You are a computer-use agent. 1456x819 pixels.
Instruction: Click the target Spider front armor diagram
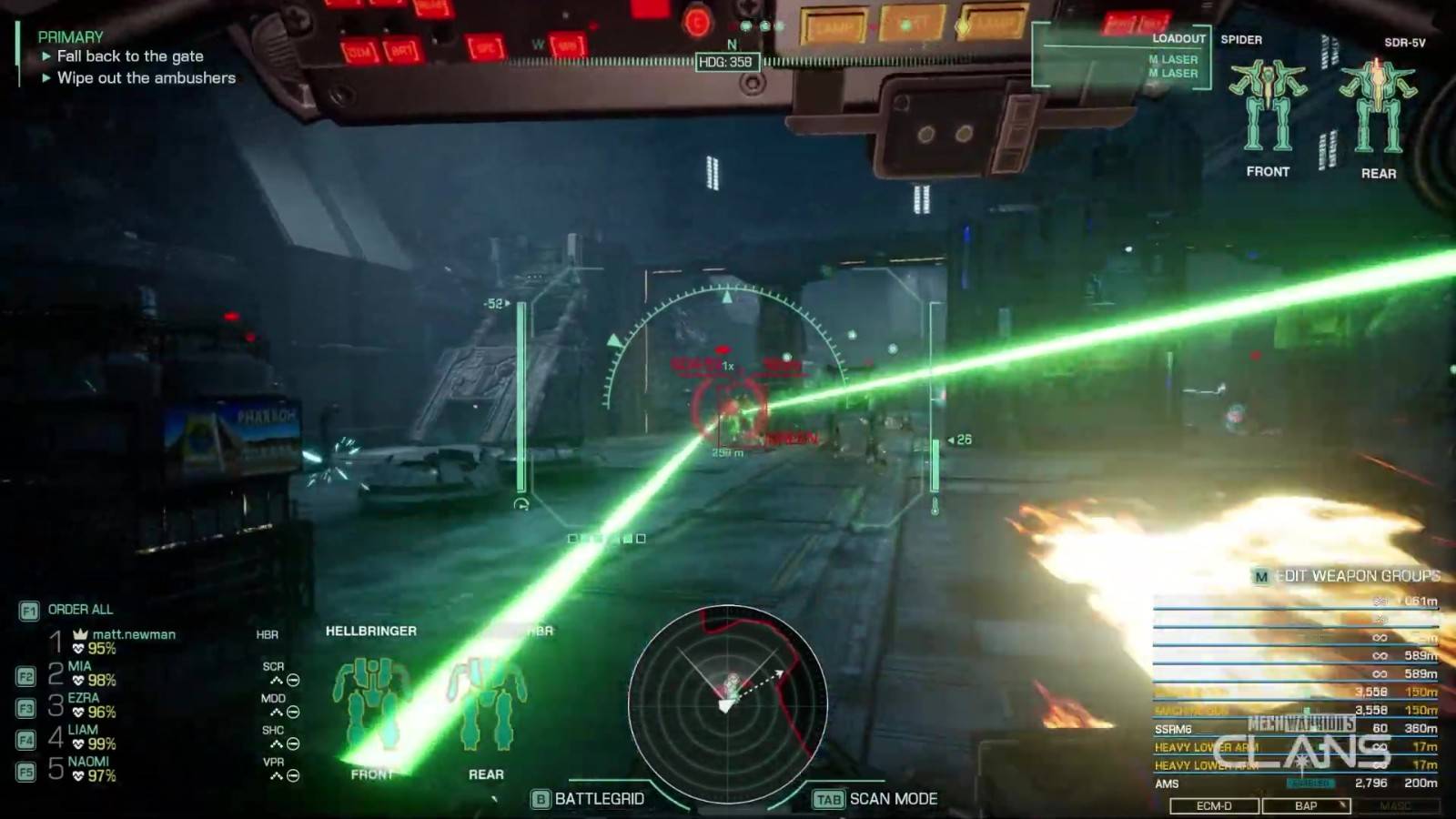[x=1268, y=106]
